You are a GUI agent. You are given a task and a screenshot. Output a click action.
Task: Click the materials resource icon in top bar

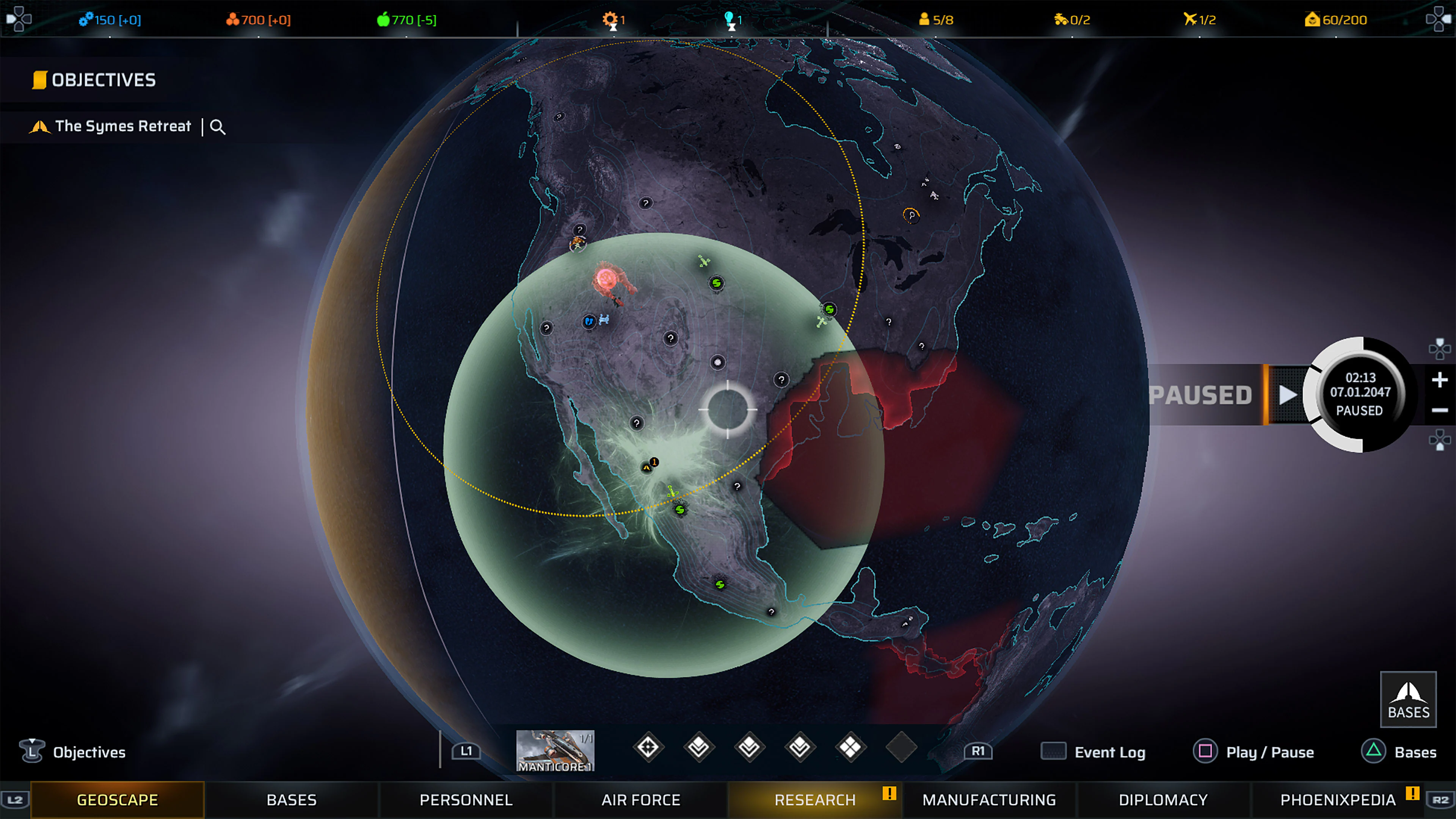(233, 20)
